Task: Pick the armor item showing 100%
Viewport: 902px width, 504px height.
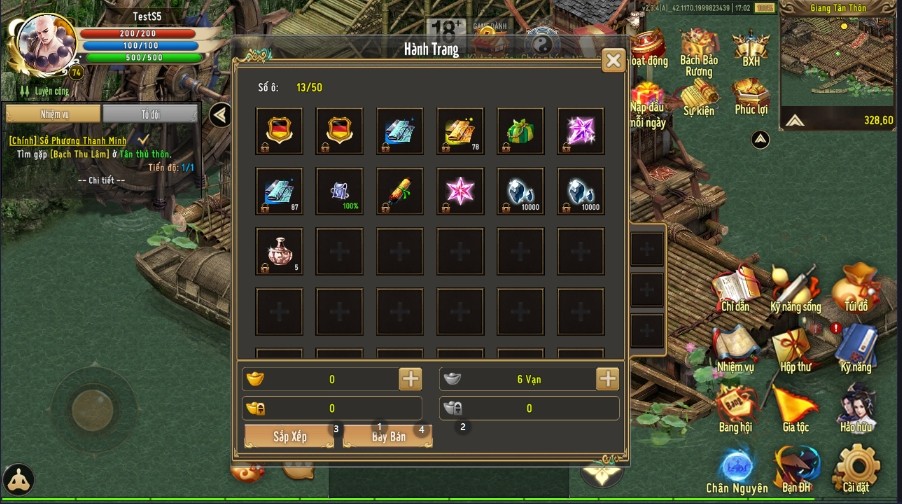Action: pyautogui.click(x=340, y=191)
